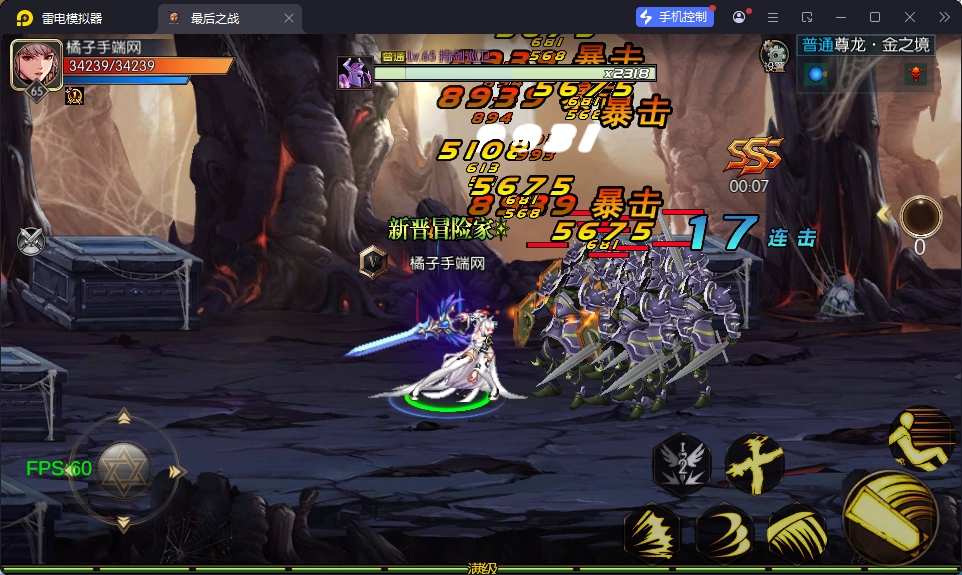The width and height of the screenshot is (962, 575).
Task: Open the 设置 gear settings button
Action: (774, 55)
